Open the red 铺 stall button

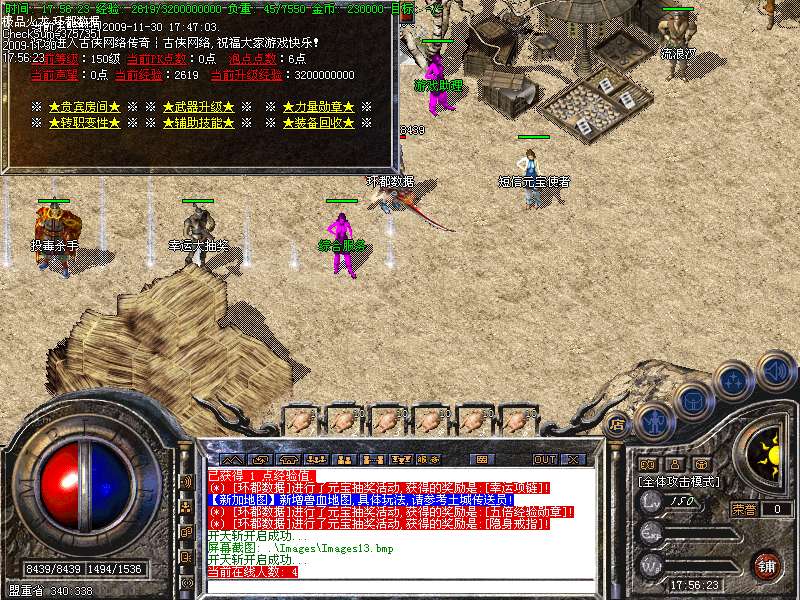click(766, 565)
